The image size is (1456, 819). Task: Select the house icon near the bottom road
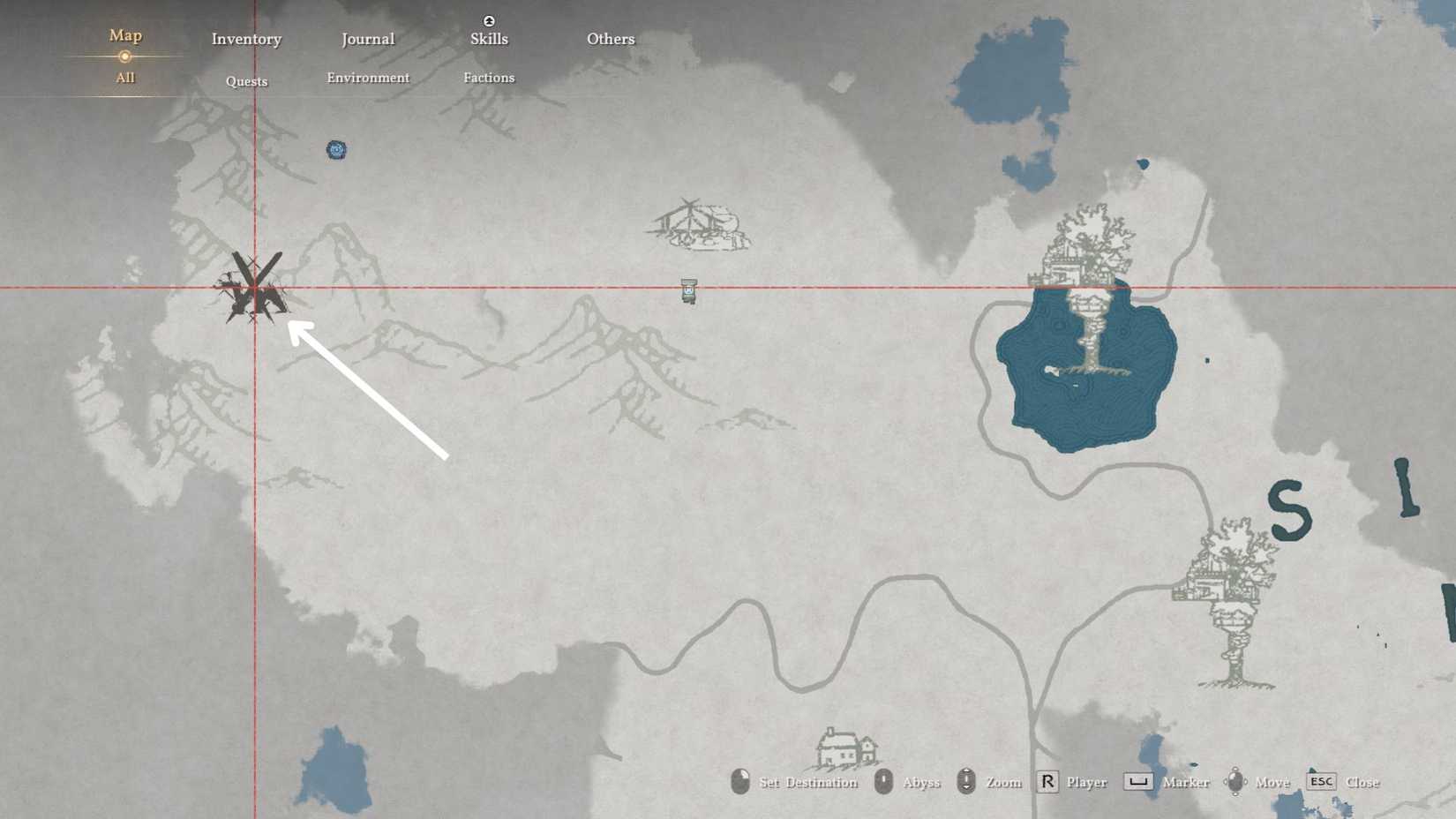pos(843,748)
